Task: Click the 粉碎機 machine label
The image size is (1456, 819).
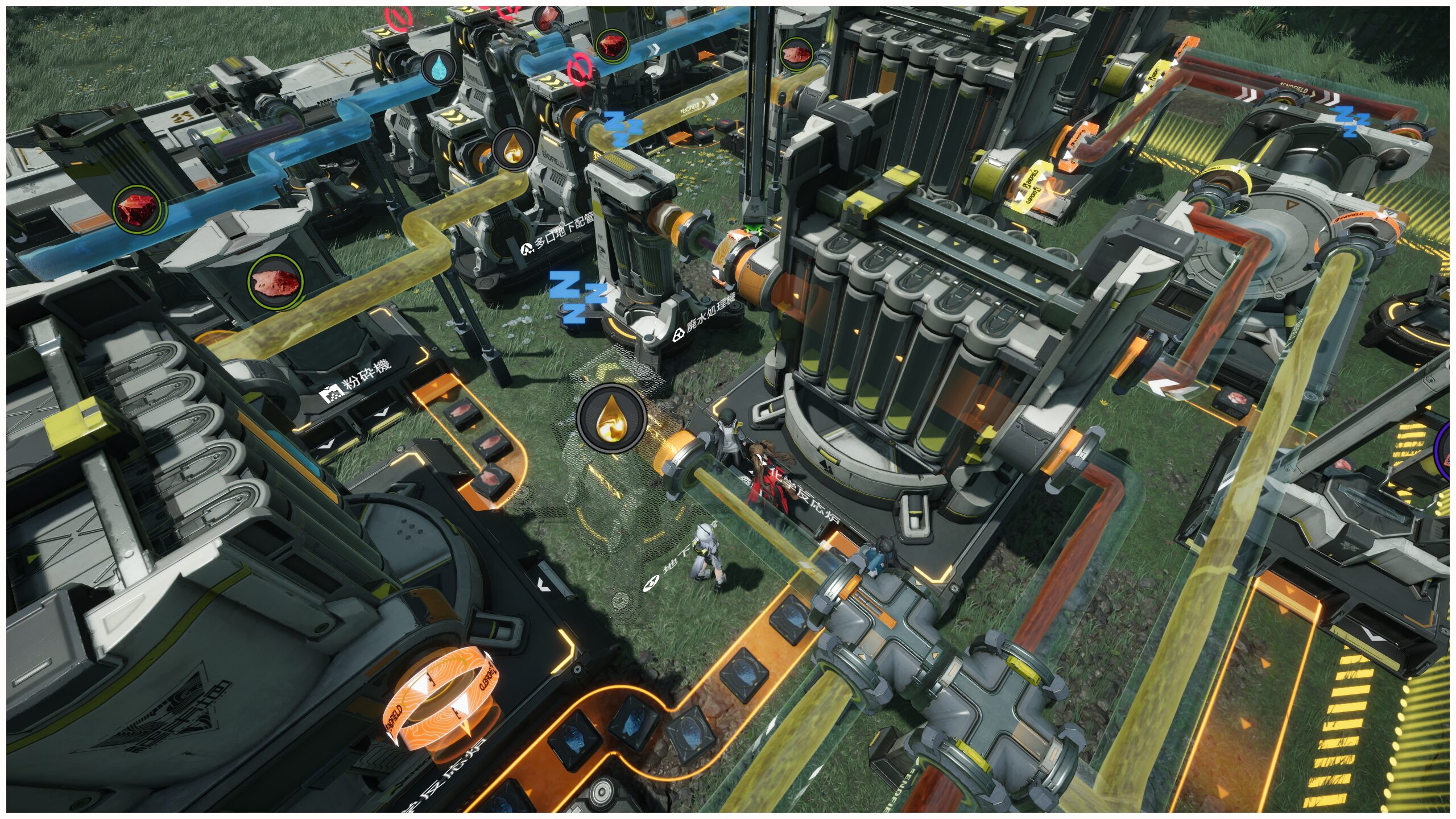Action: coord(356,381)
